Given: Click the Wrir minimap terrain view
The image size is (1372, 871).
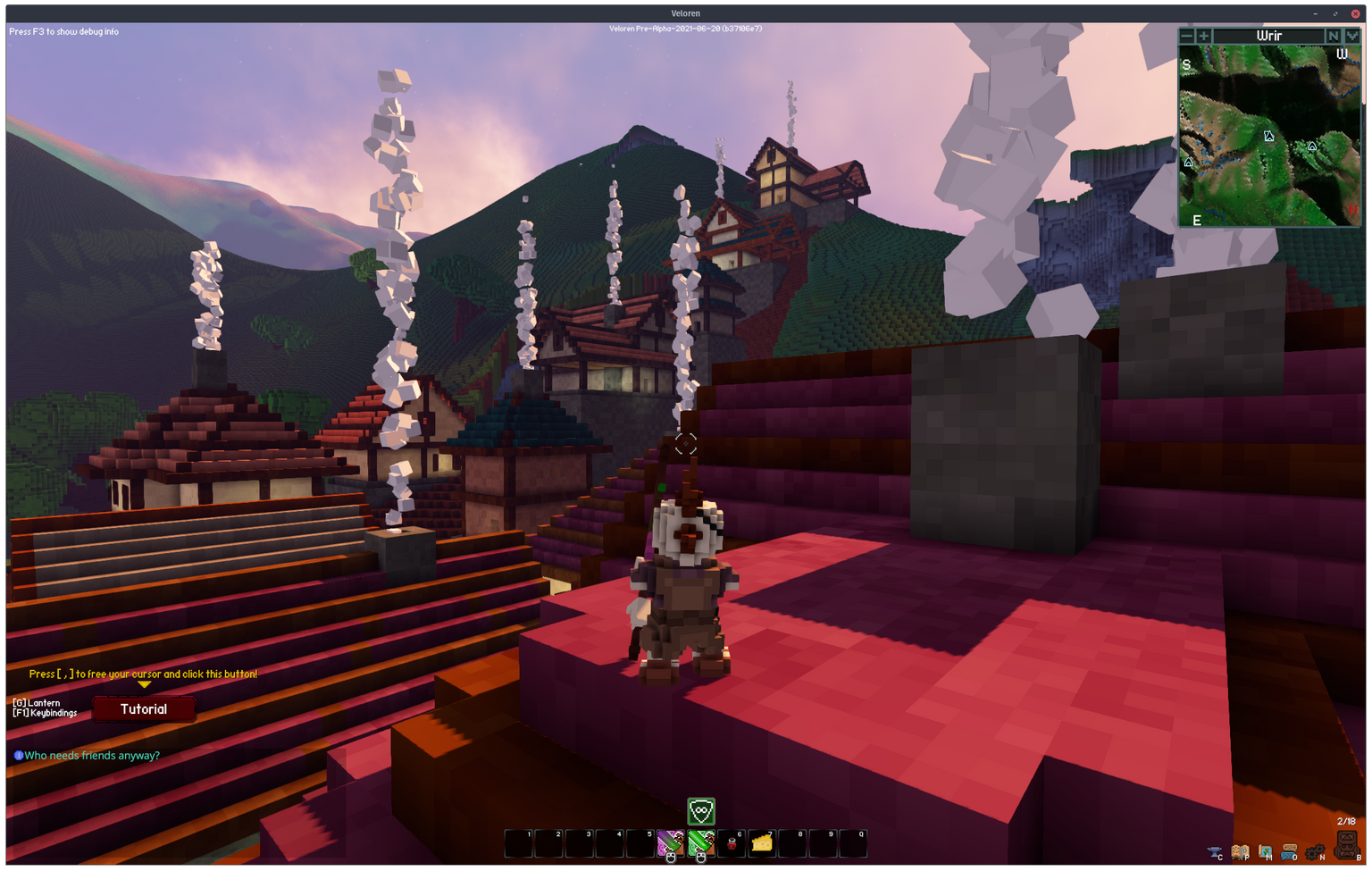Looking at the screenshot, I should [x=1269, y=134].
